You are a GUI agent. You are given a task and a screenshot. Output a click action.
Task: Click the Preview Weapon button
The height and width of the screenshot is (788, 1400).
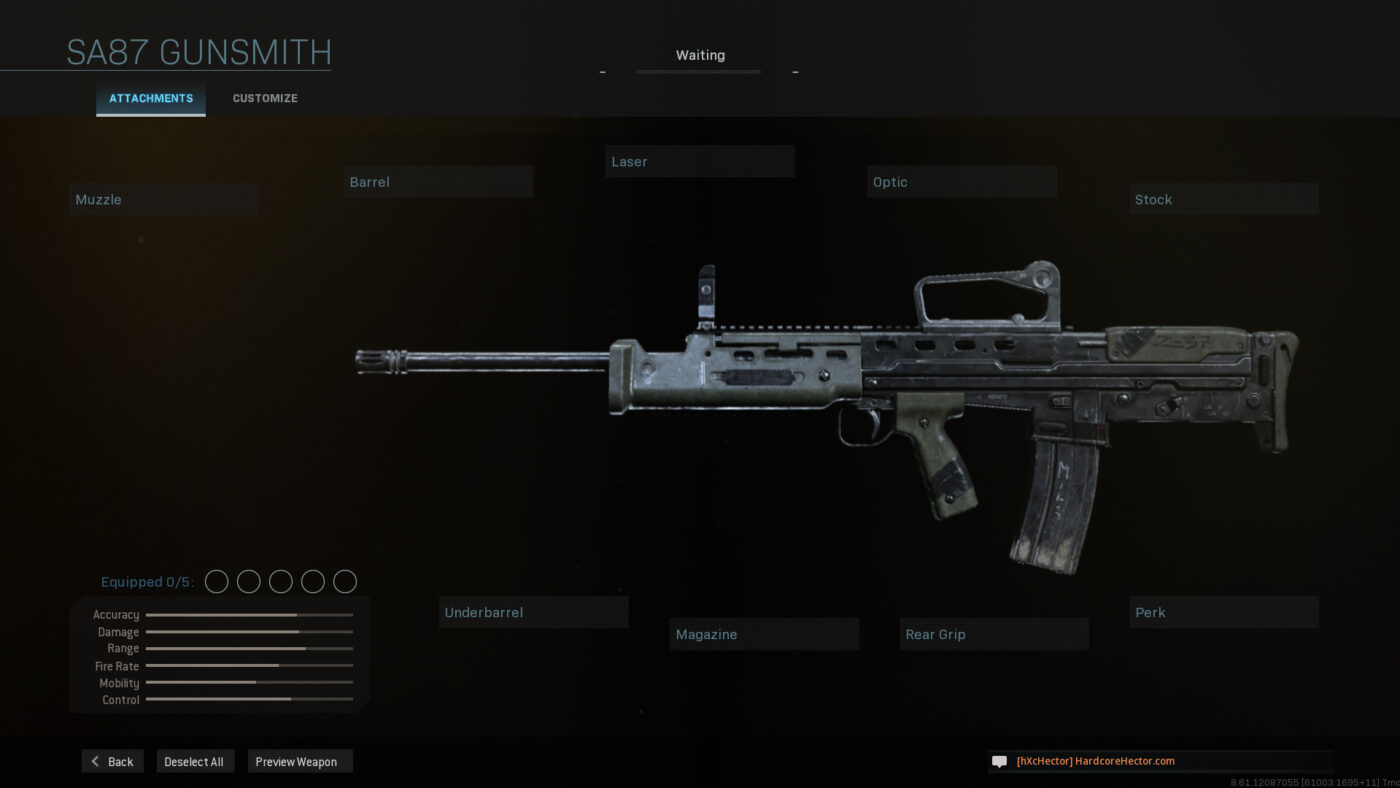point(299,761)
